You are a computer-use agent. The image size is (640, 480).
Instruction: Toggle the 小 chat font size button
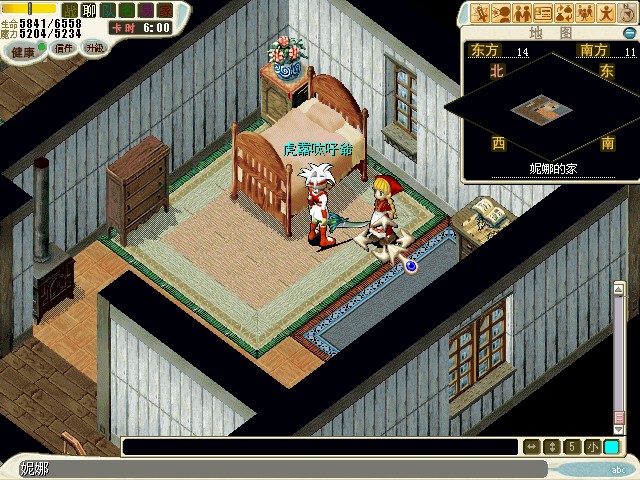point(591,446)
